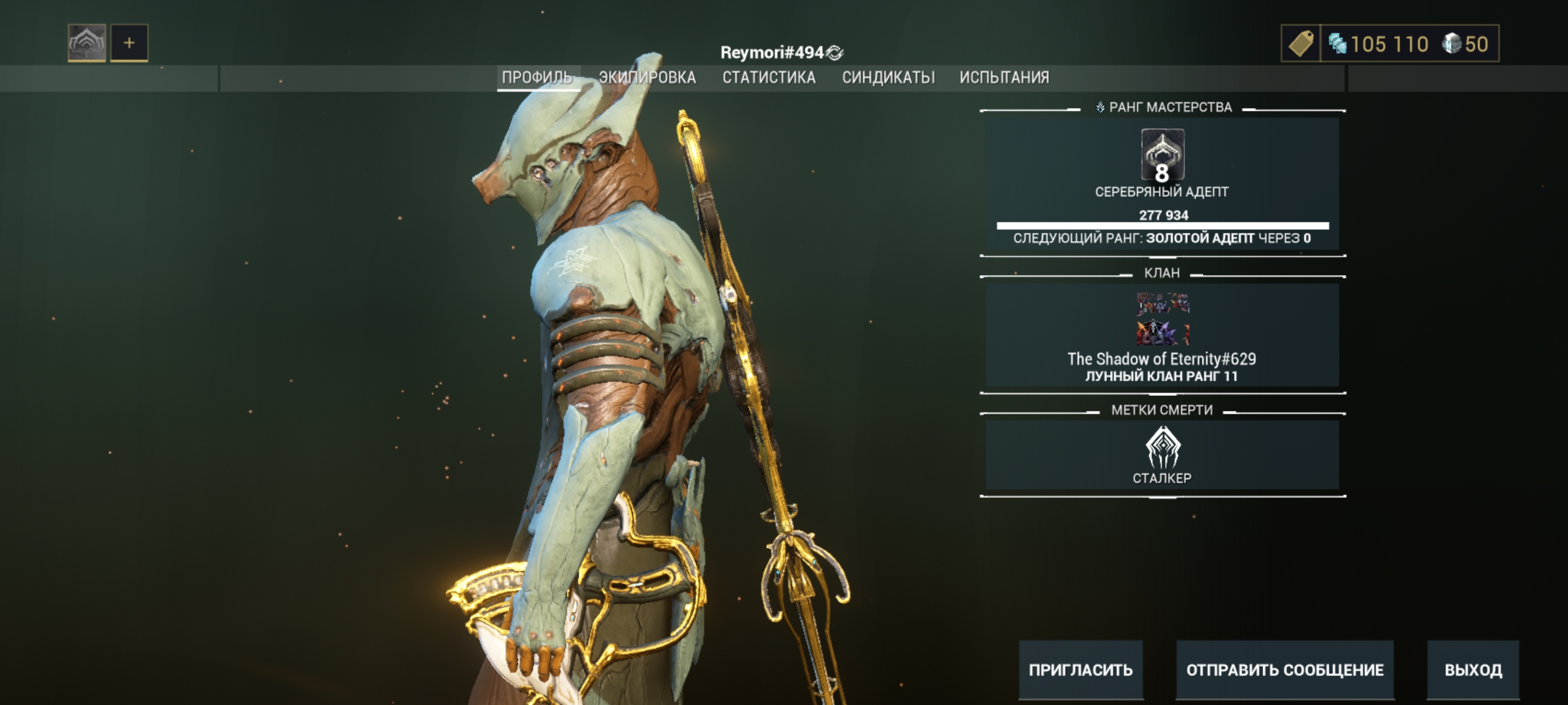Screen dimensions: 1568x705
Task: Show the СТАТИСТИКА tab
Action: [769, 77]
